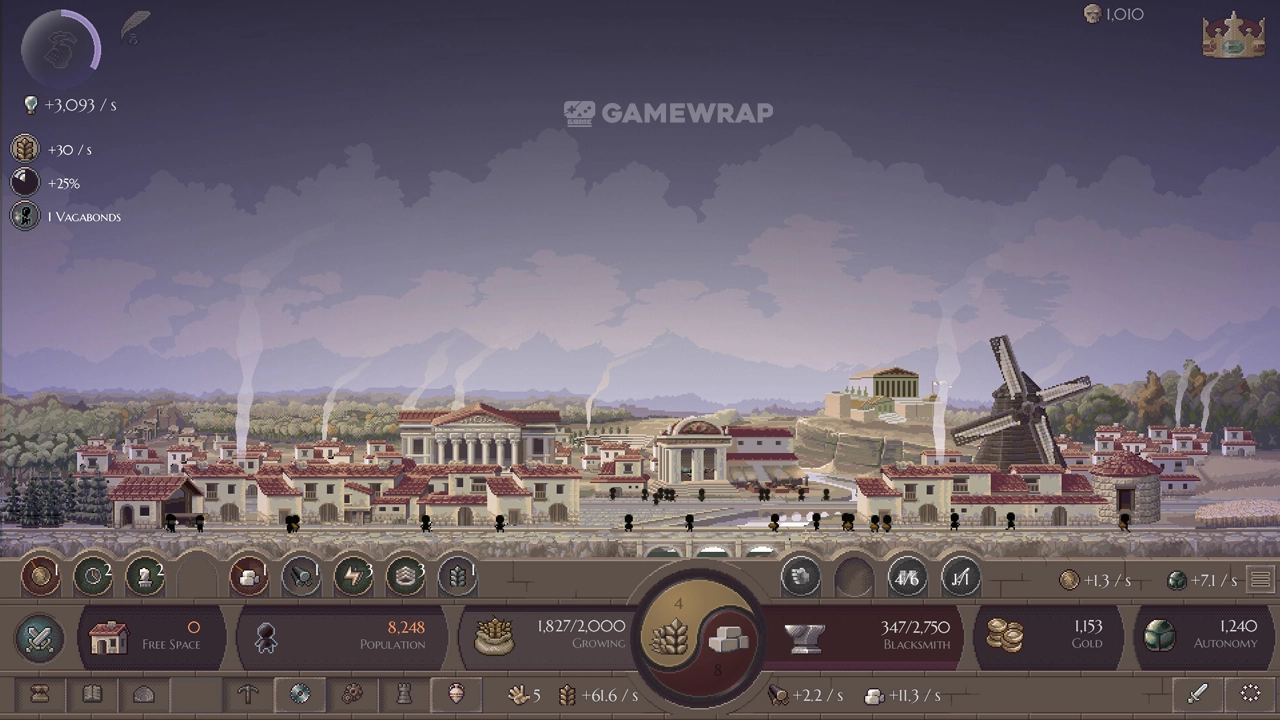
Task: Click the research progress orb
Action: 62,48
